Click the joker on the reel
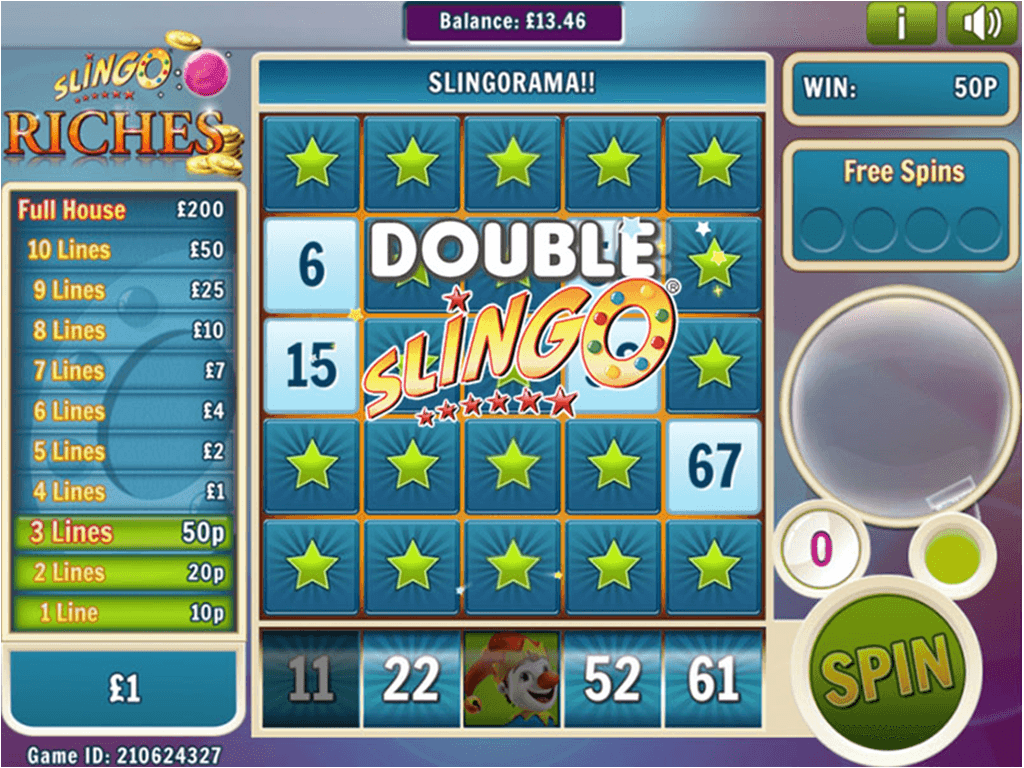Image resolution: width=1024 pixels, height=768 pixels. coord(512,680)
